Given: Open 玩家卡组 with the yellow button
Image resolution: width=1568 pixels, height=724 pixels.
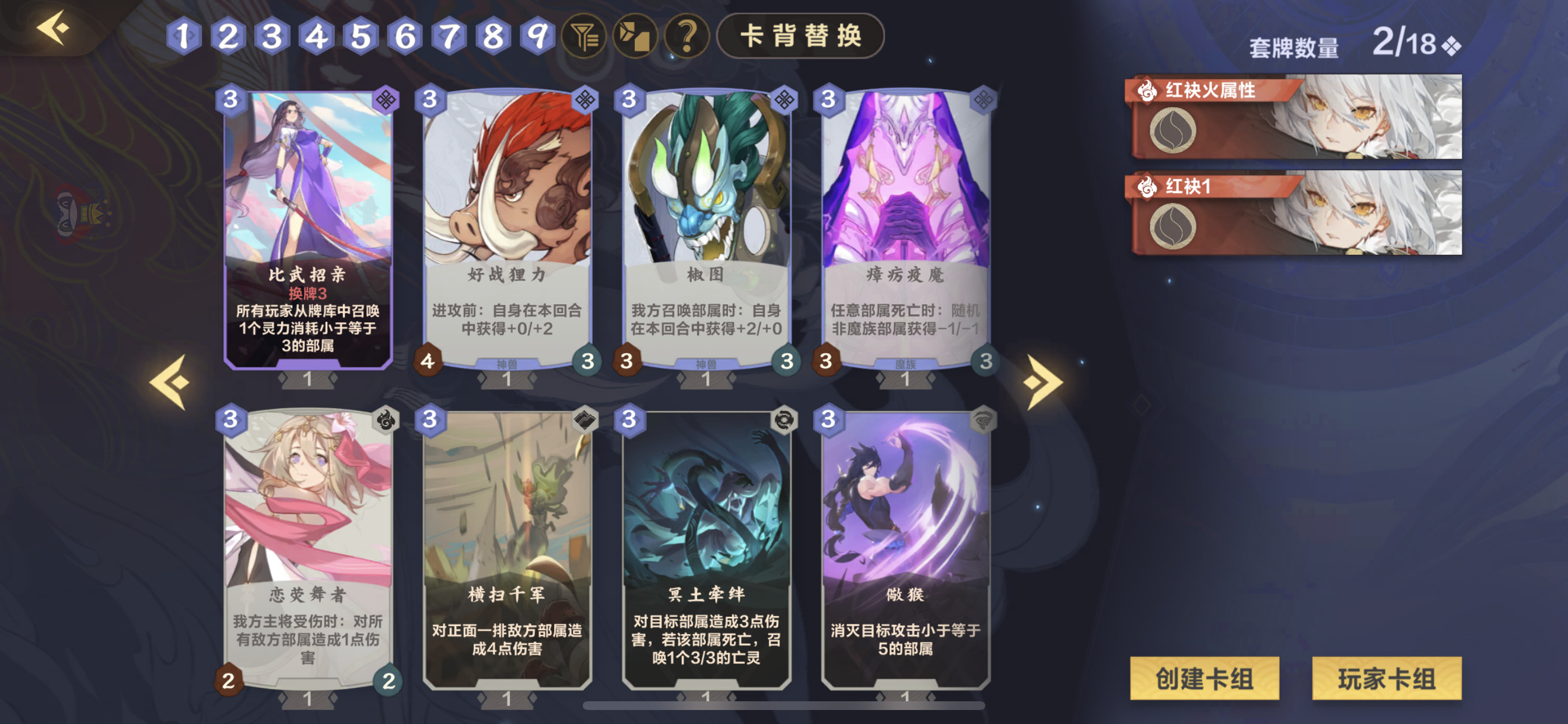Looking at the screenshot, I should pyautogui.click(x=1387, y=680).
